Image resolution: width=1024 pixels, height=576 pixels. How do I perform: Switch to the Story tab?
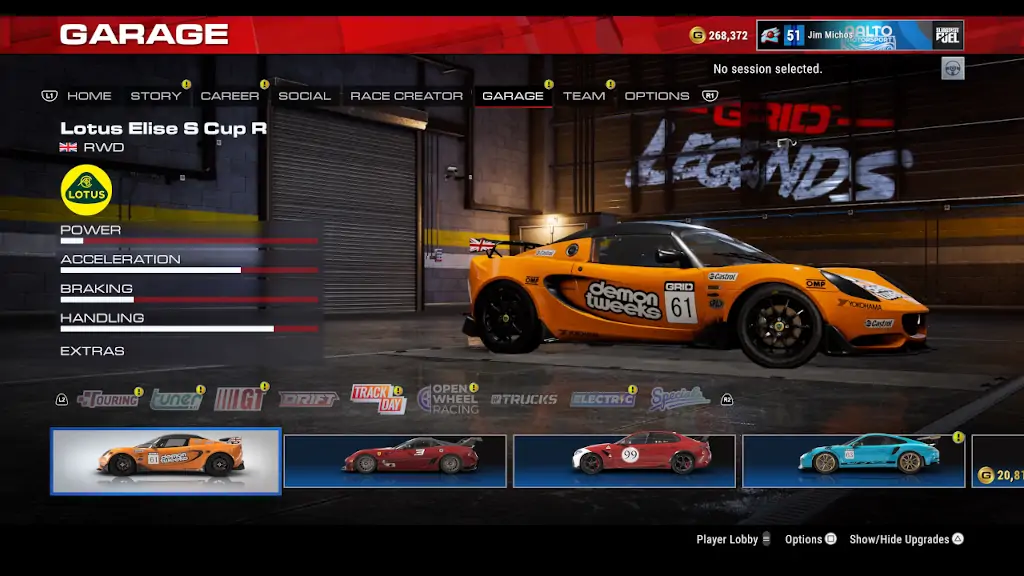pos(156,96)
